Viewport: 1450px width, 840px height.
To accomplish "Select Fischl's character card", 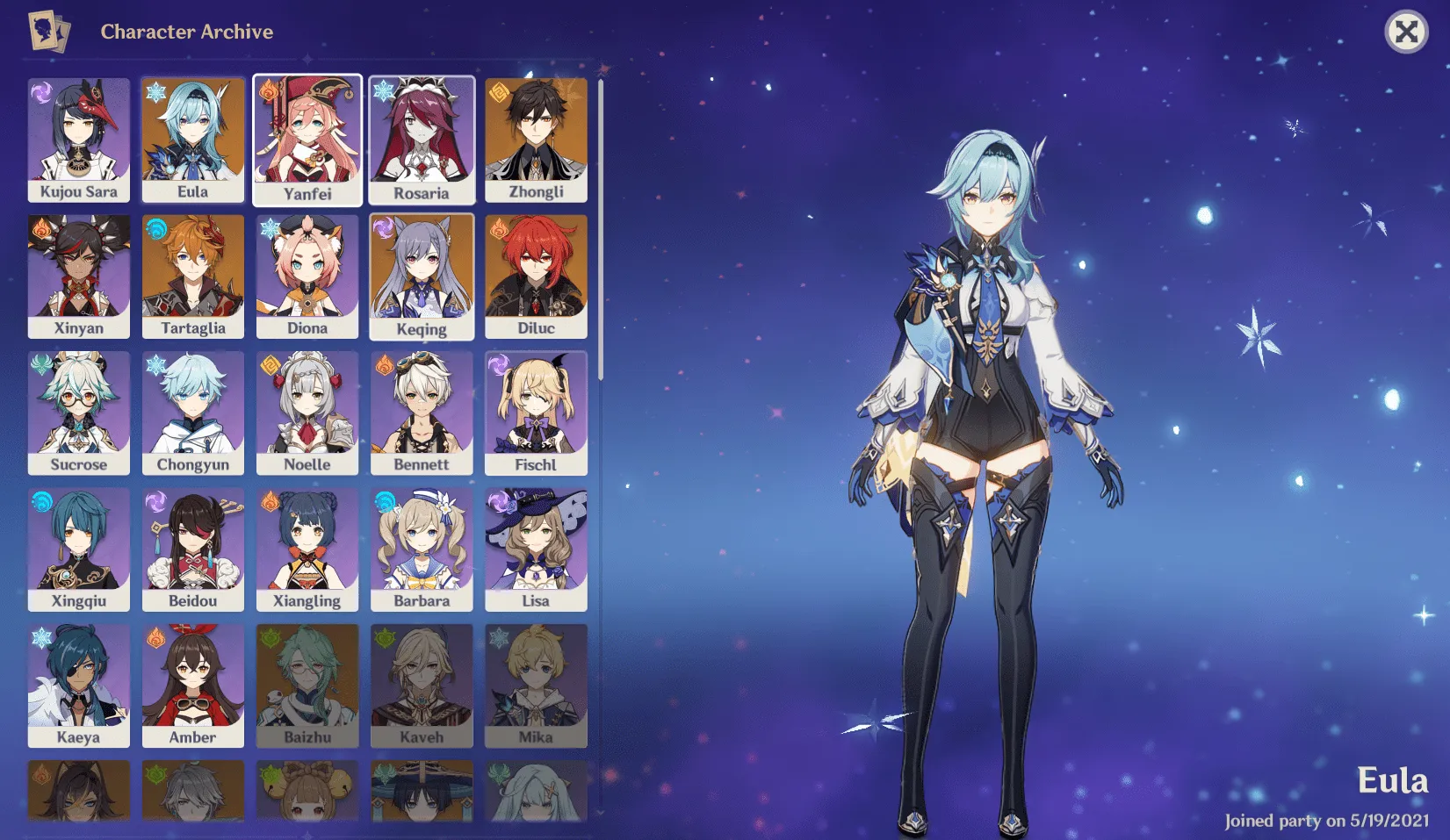I will coord(536,413).
